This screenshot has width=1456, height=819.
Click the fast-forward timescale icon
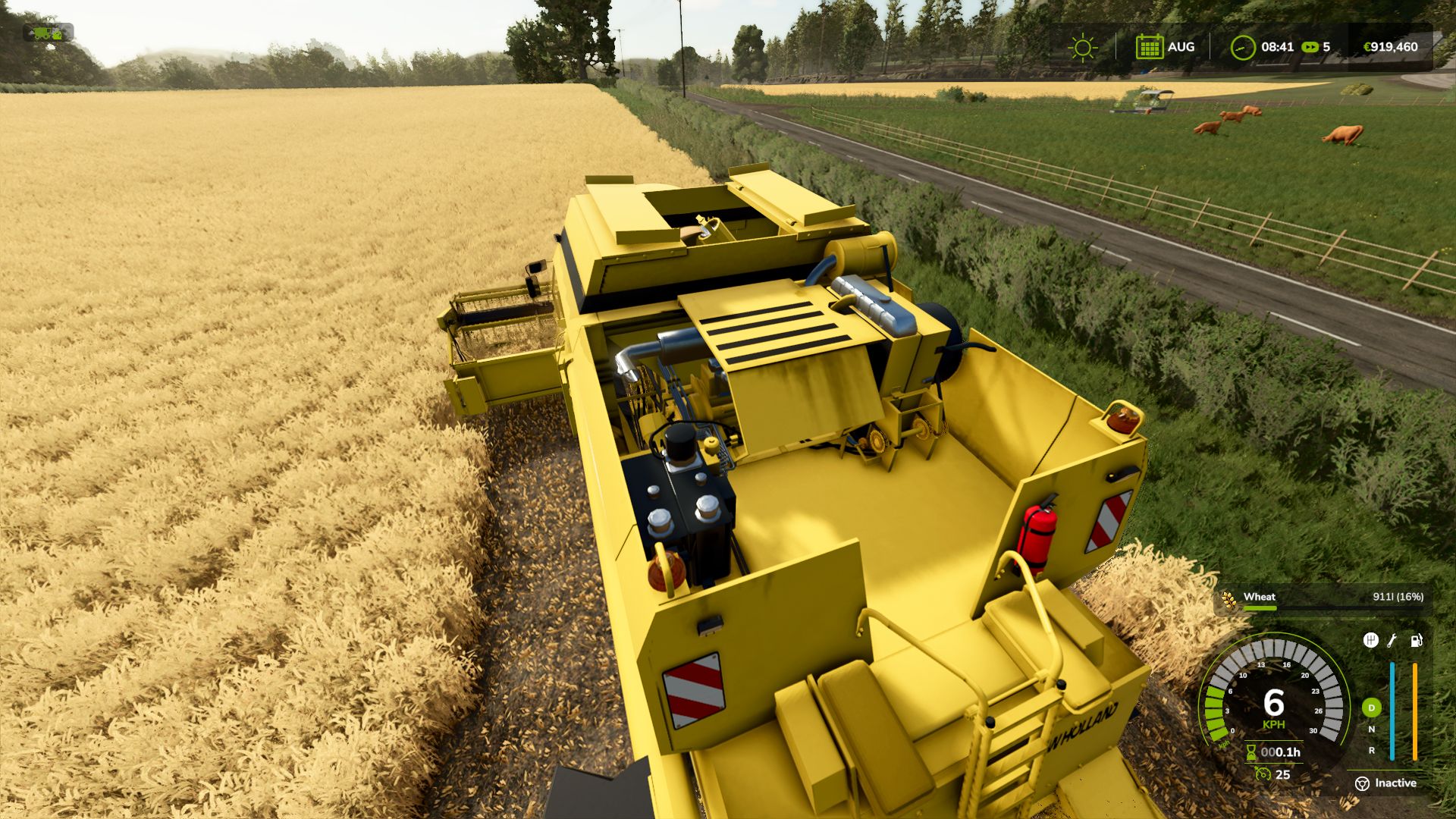(x=1310, y=46)
